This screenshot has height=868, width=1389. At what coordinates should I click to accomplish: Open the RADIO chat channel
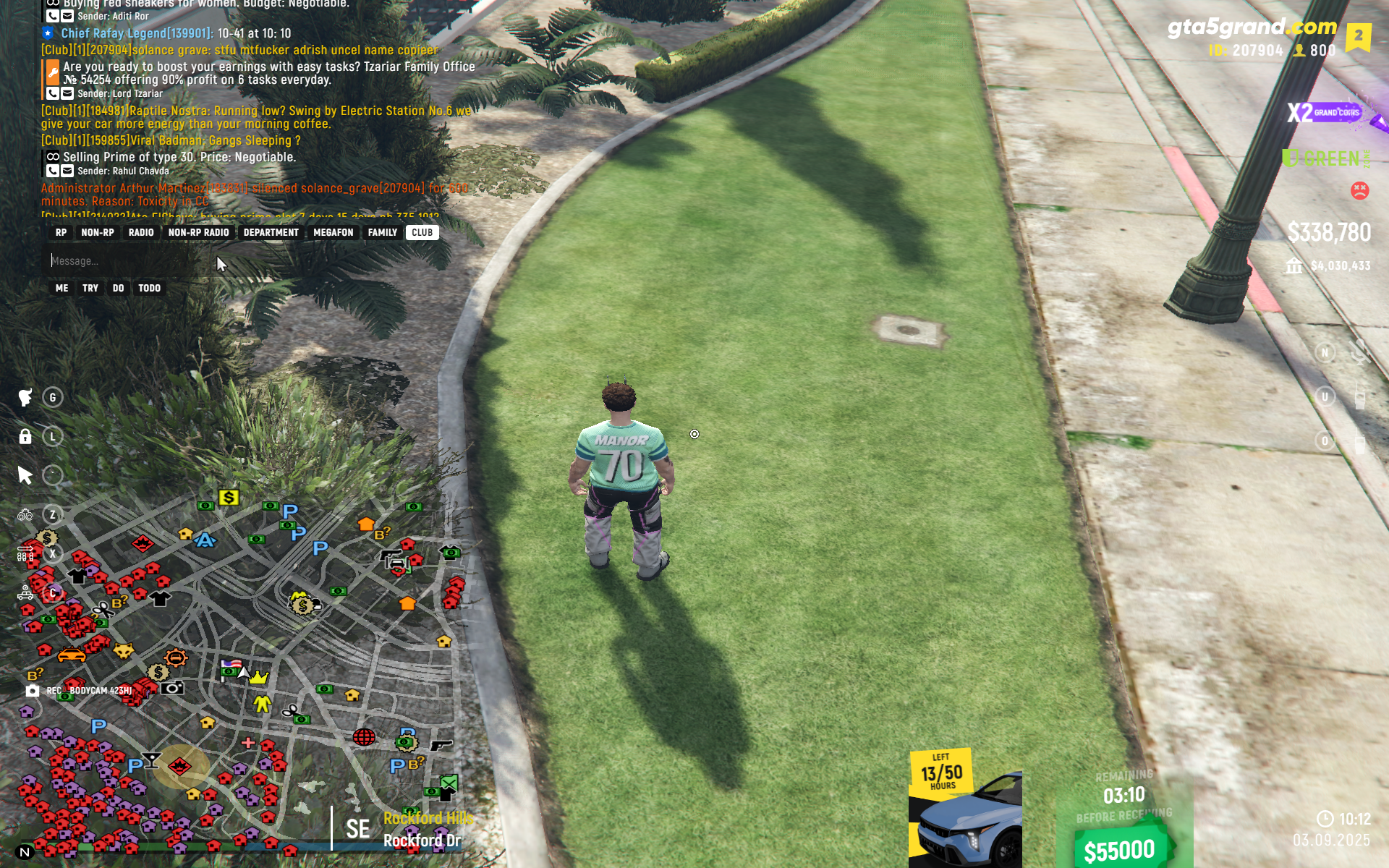coord(141,232)
